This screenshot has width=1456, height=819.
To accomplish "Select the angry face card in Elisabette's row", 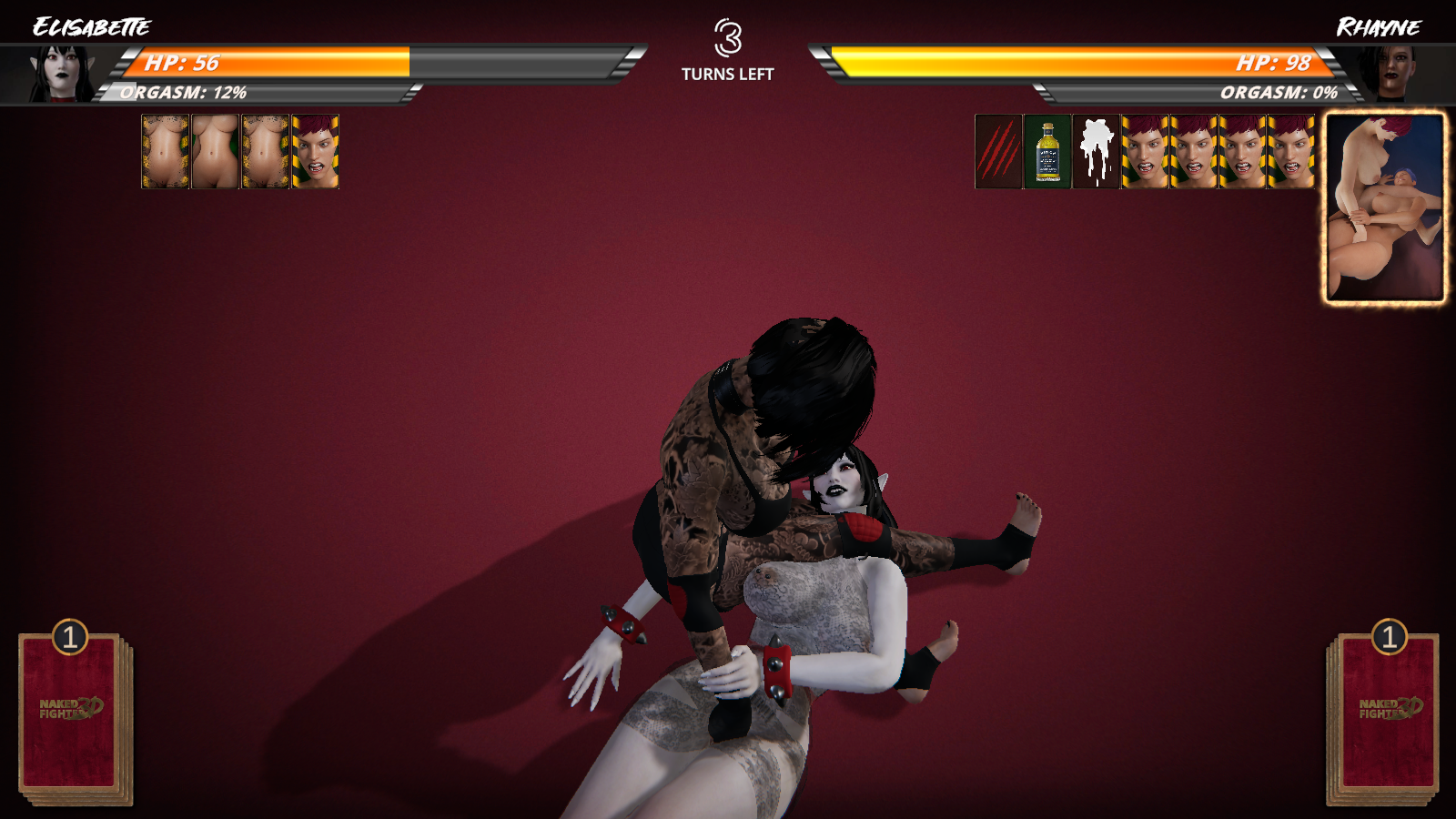I will [x=315, y=151].
